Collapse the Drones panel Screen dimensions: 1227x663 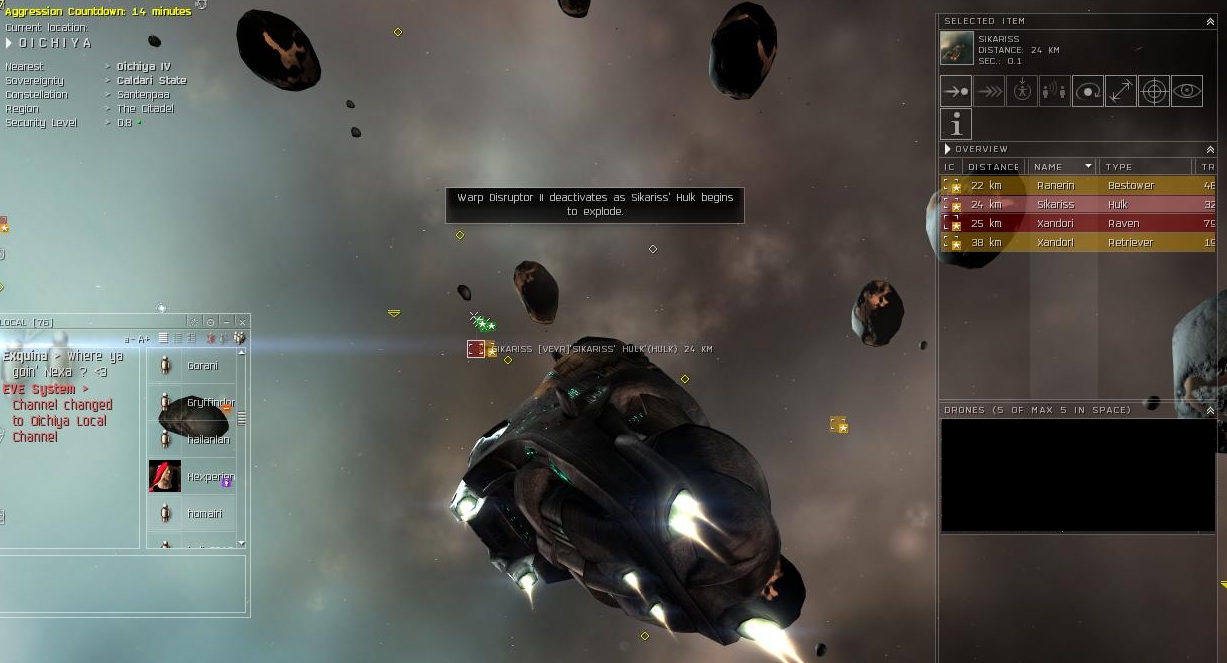click(x=1210, y=410)
